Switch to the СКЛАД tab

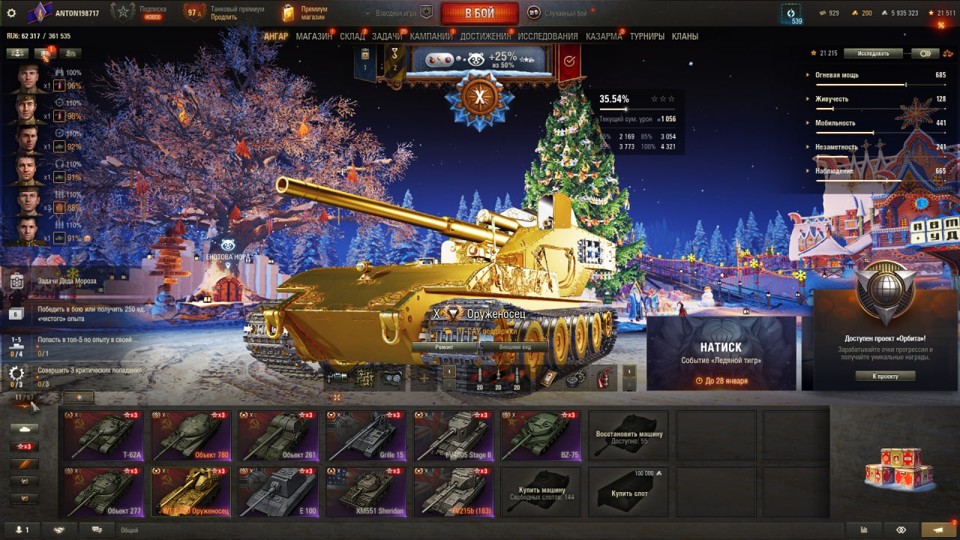(352, 37)
